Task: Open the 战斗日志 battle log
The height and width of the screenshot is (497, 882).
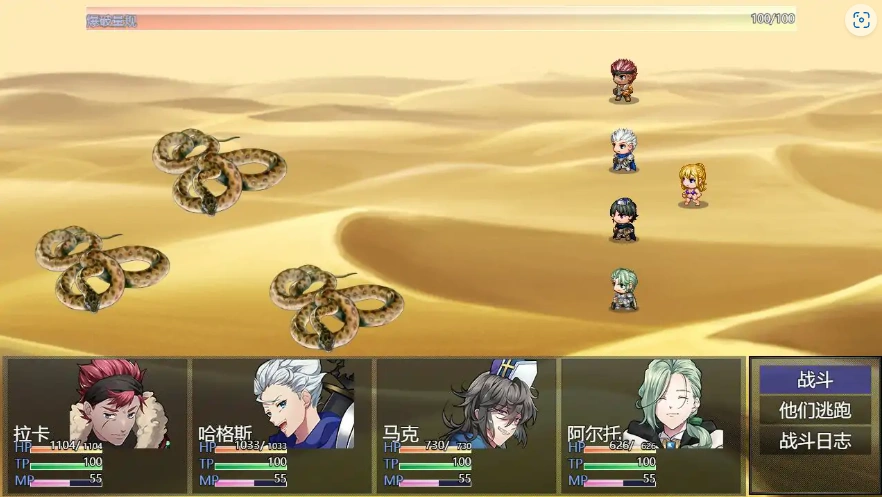Action: tap(814, 440)
